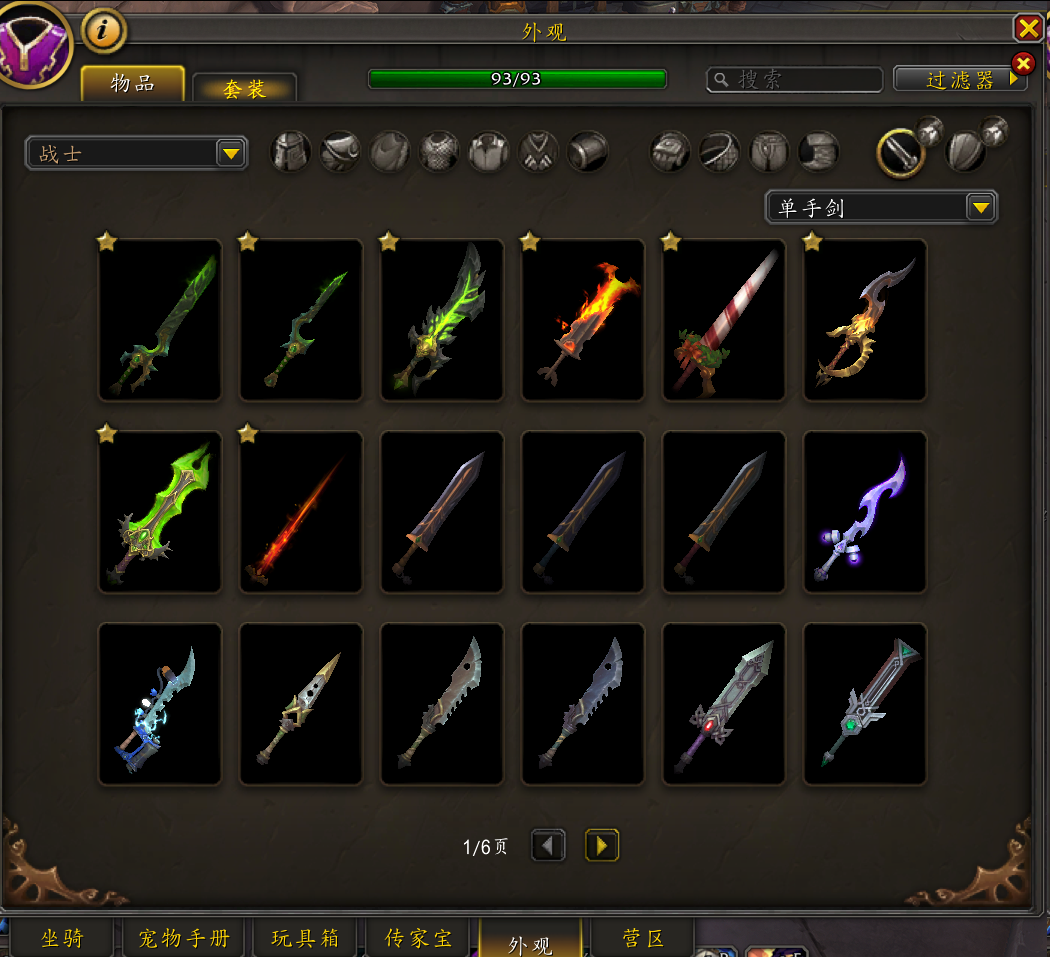Select the 物品 items tab

click(133, 84)
